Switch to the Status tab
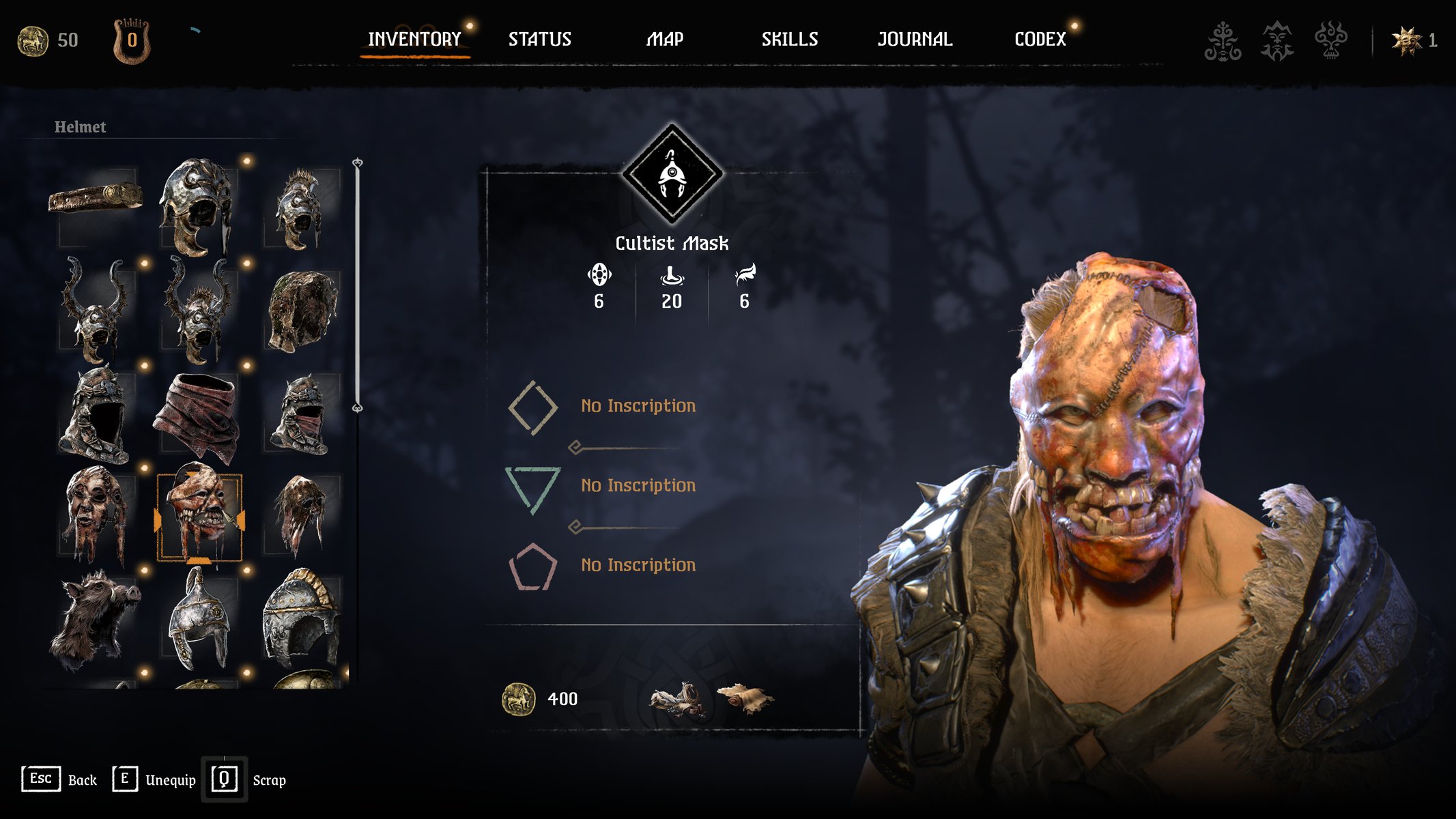The image size is (1456, 819). [539, 40]
